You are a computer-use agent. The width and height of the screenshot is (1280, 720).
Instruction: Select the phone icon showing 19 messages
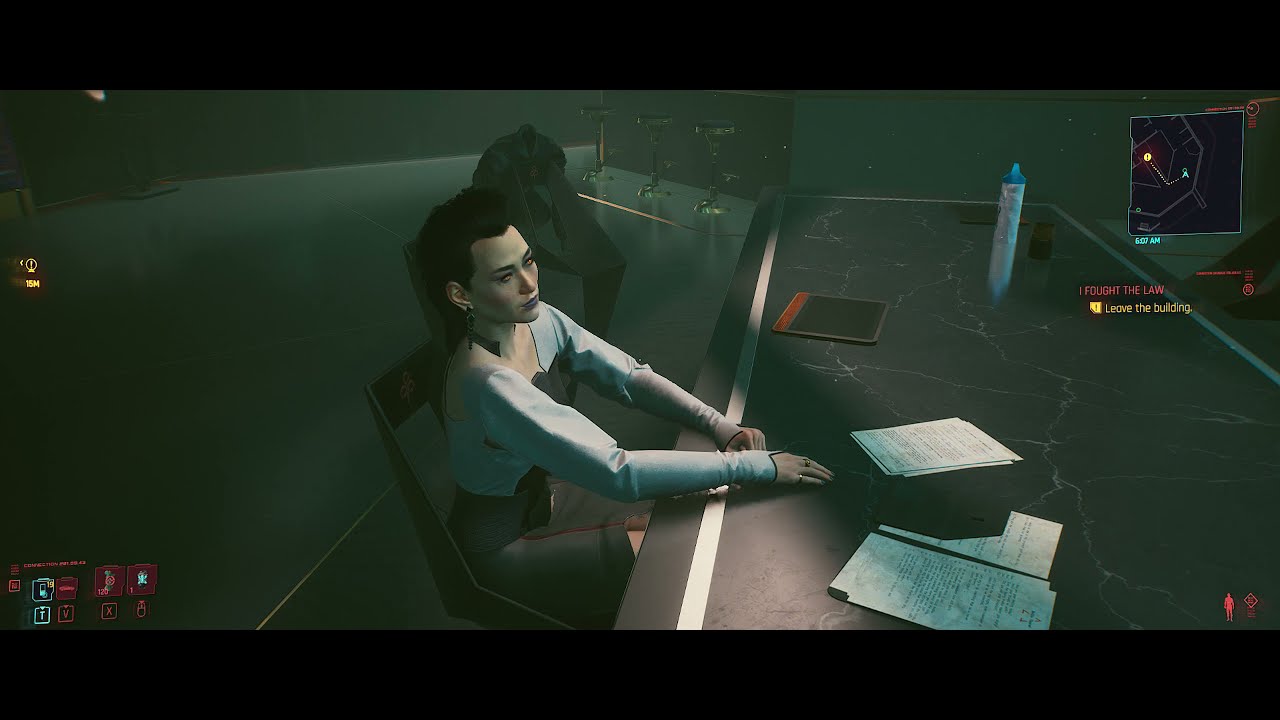tap(42, 588)
